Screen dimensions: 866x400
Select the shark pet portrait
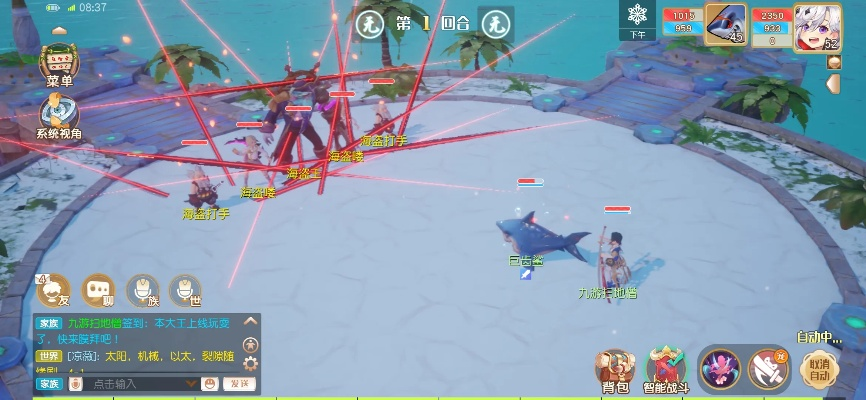tap(725, 23)
